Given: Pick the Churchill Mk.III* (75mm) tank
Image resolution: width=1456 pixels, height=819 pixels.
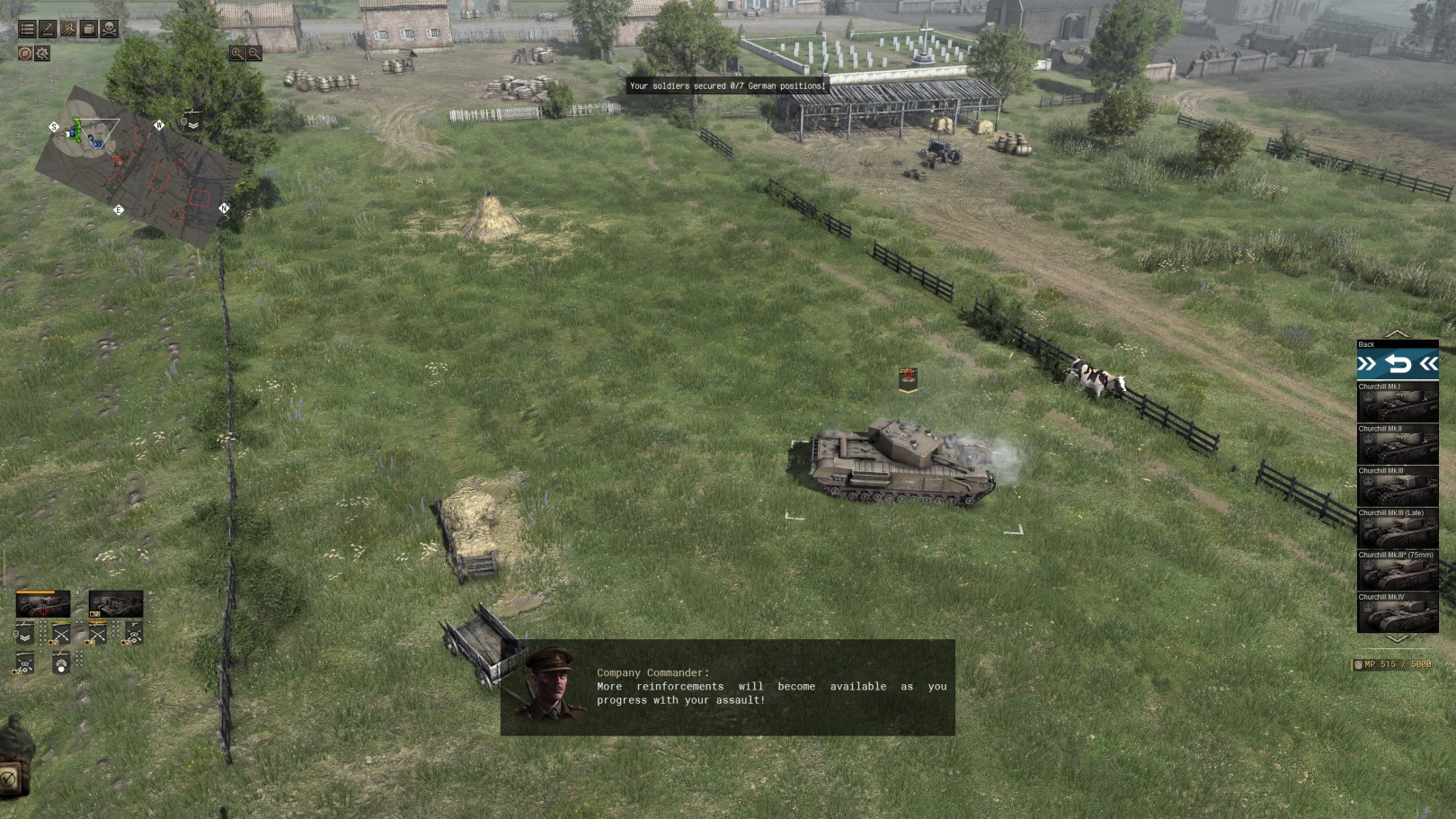Looking at the screenshot, I should click(1398, 571).
